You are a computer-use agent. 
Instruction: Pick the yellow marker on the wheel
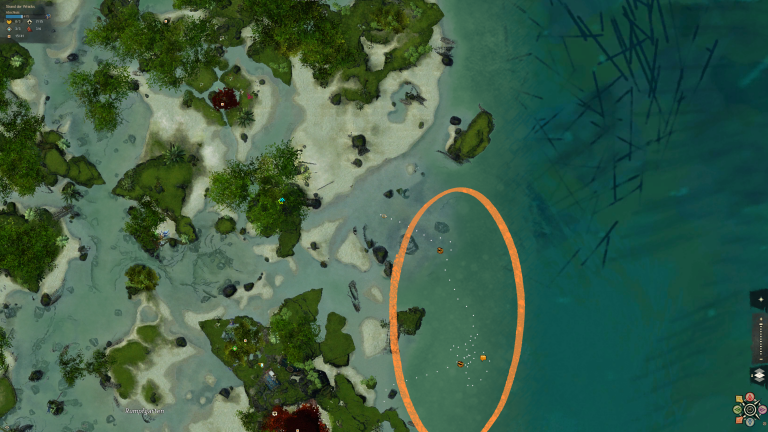(x=739, y=399)
